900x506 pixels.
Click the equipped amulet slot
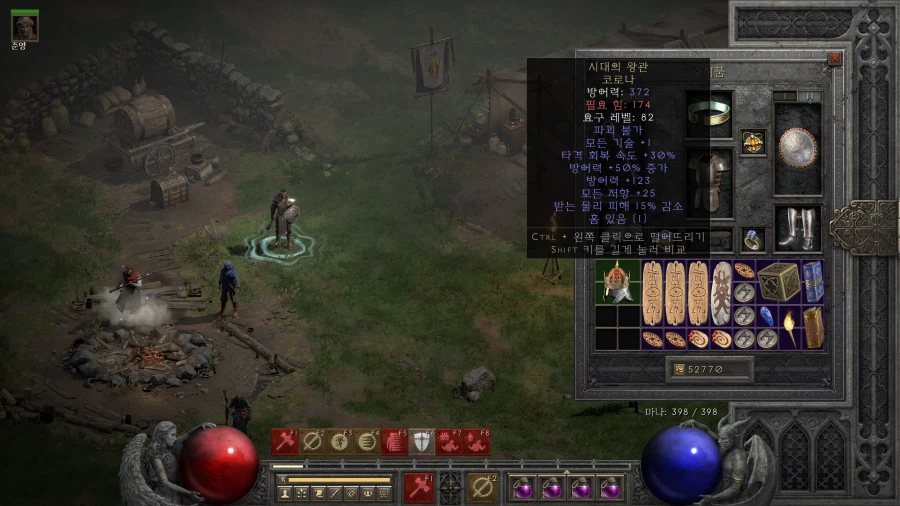(x=753, y=142)
